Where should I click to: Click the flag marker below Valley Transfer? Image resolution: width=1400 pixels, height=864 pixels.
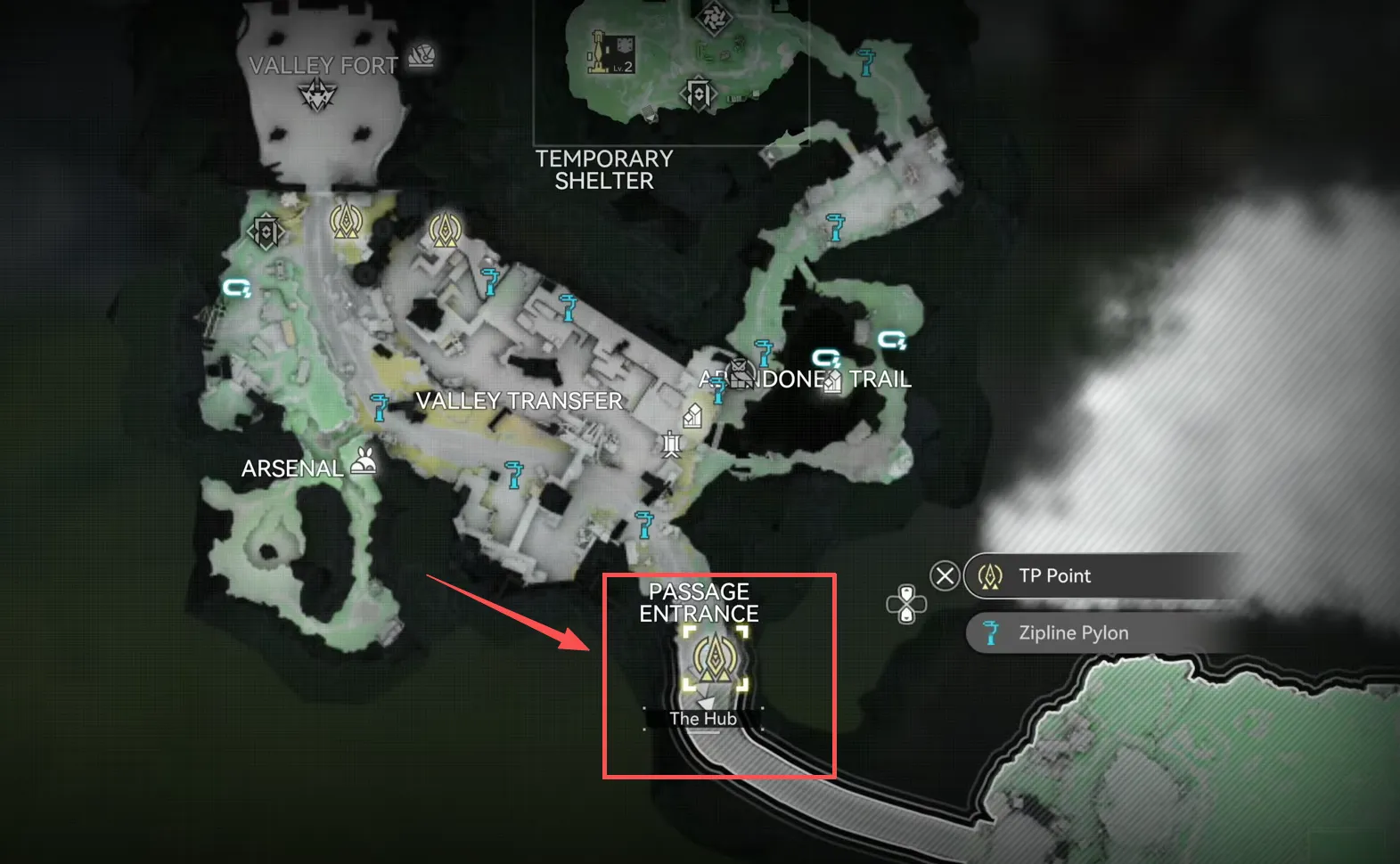(x=670, y=443)
